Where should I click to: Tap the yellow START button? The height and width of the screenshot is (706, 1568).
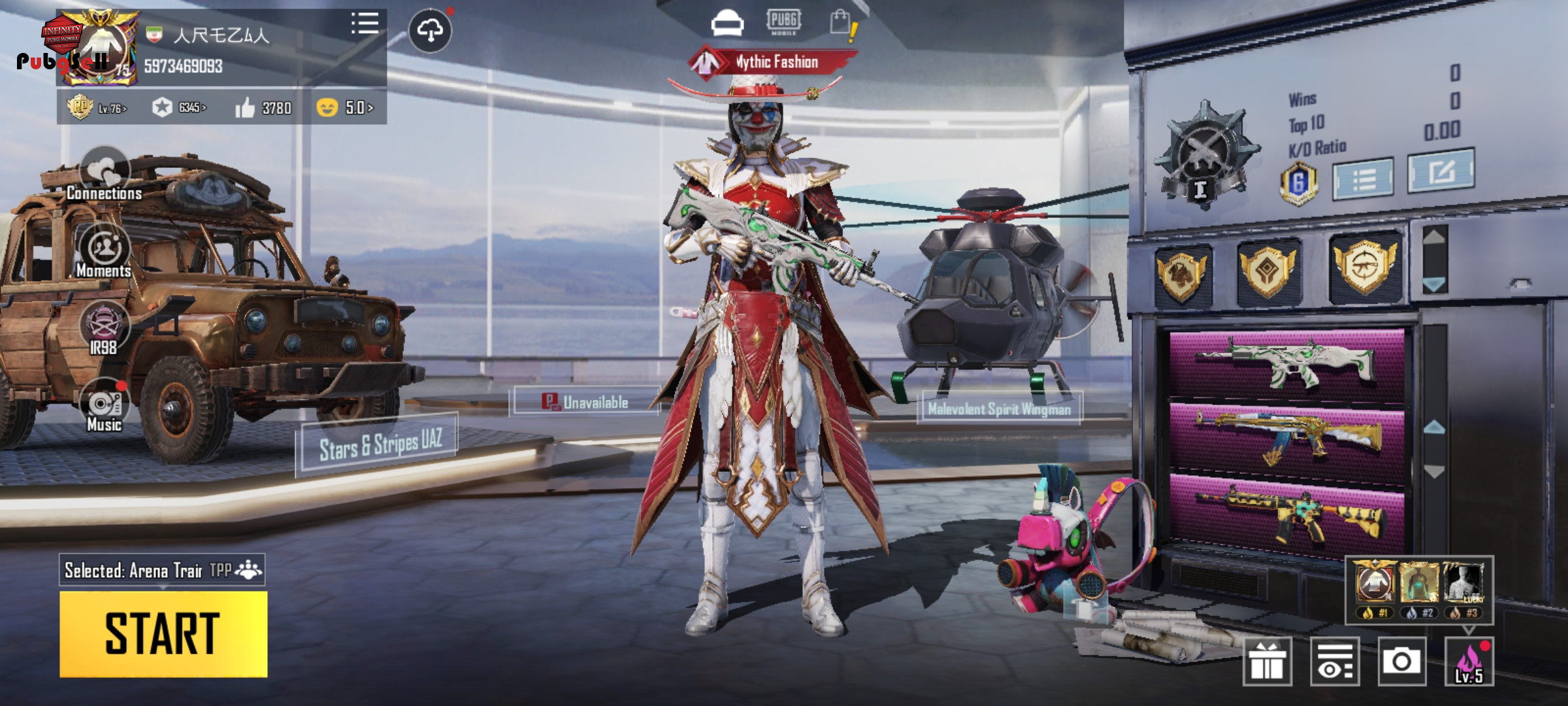click(163, 634)
